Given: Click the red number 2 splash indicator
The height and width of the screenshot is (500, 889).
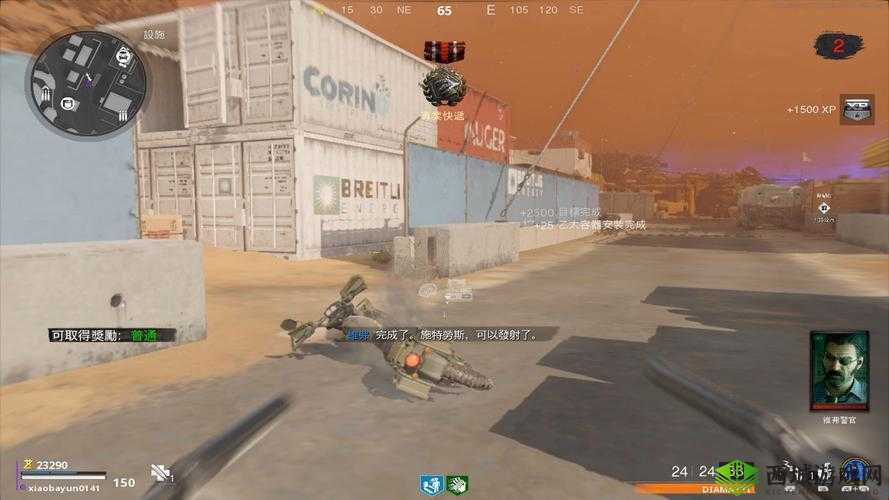Looking at the screenshot, I should (x=838, y=44).
